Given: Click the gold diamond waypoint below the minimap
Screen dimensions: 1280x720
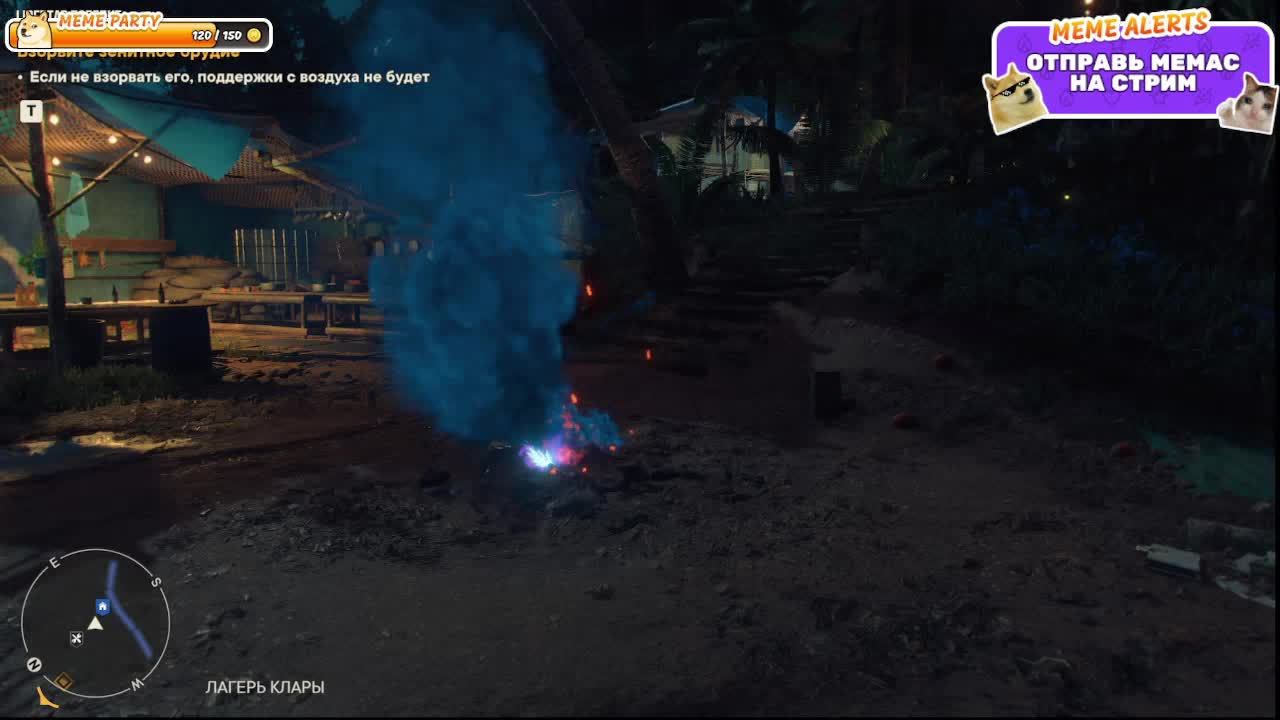Looking at the screenshot, I should [x=64, y=680].
